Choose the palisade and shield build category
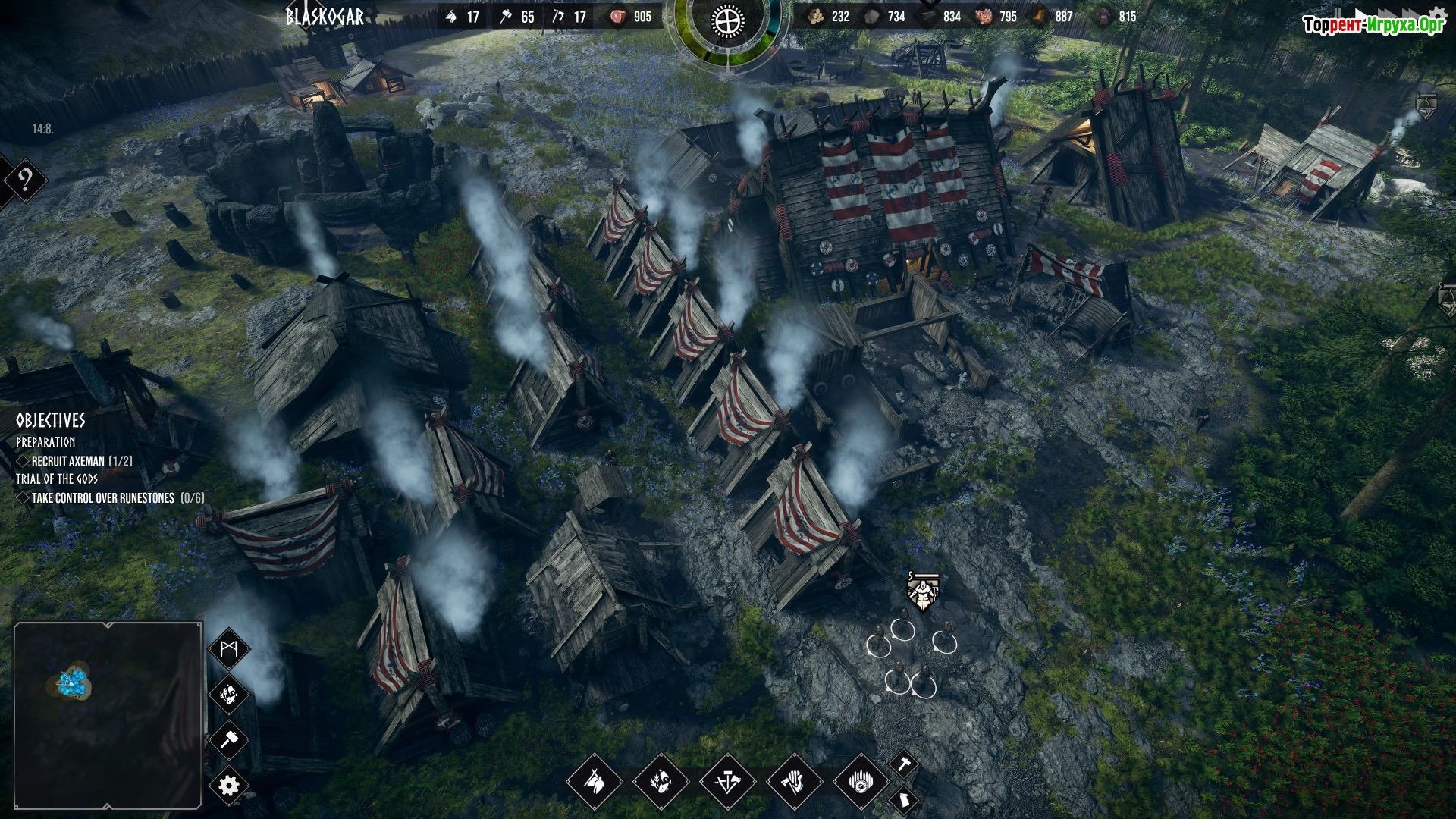 click(861, 781)
